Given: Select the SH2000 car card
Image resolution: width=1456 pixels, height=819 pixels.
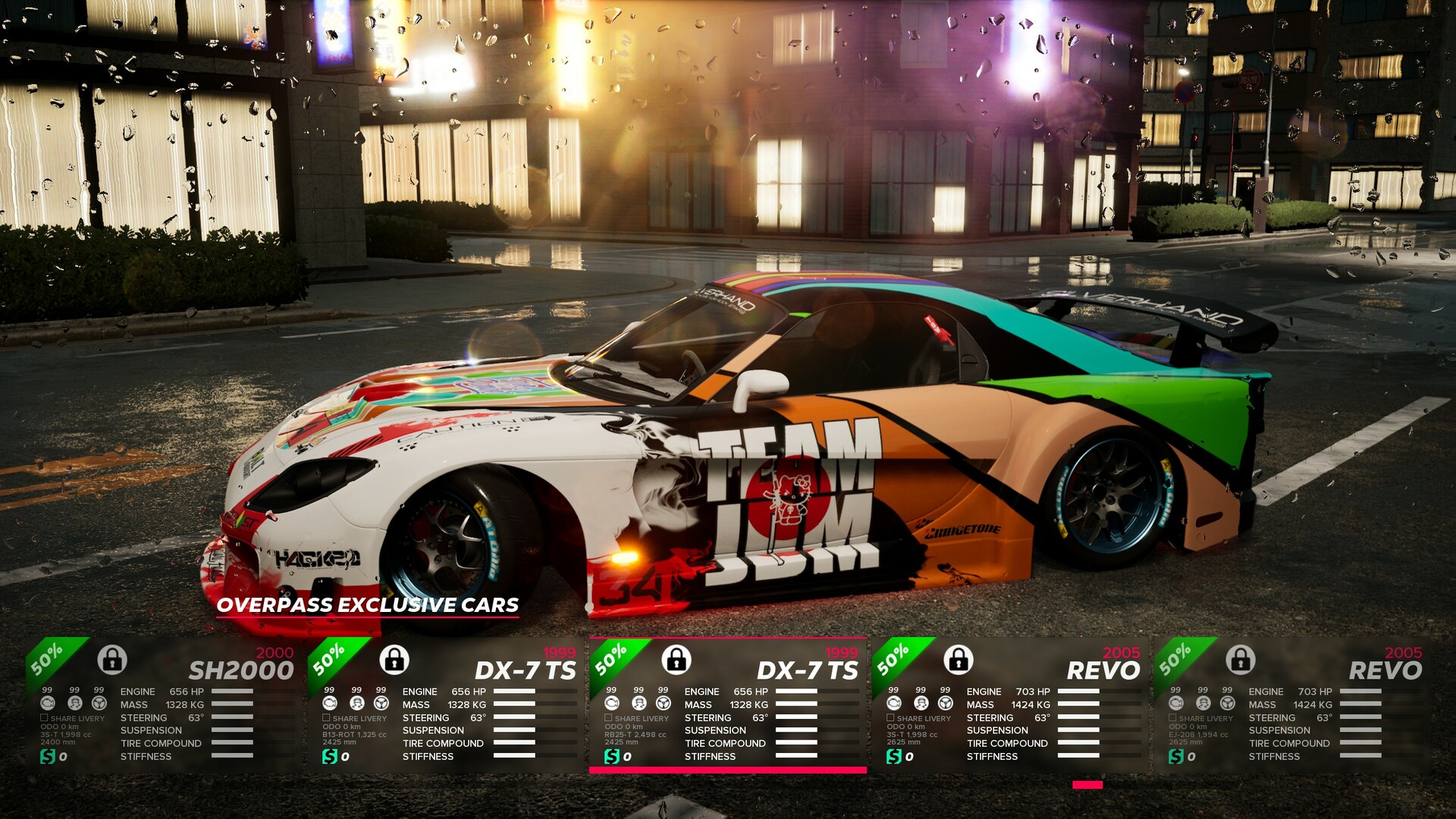Looking at the screenshot, I should pyautogui.click(x=164, y=705).
